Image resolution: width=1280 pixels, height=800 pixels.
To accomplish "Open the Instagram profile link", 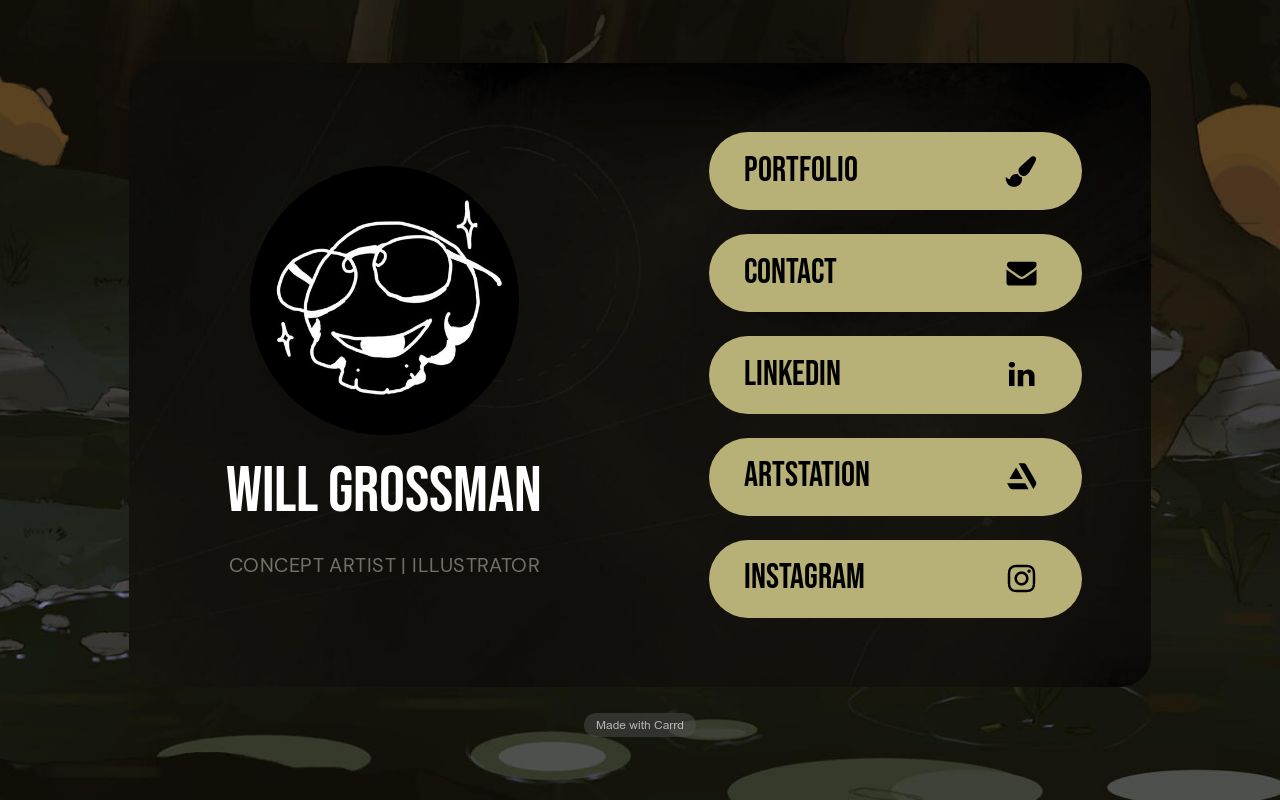I will (895, 578).
